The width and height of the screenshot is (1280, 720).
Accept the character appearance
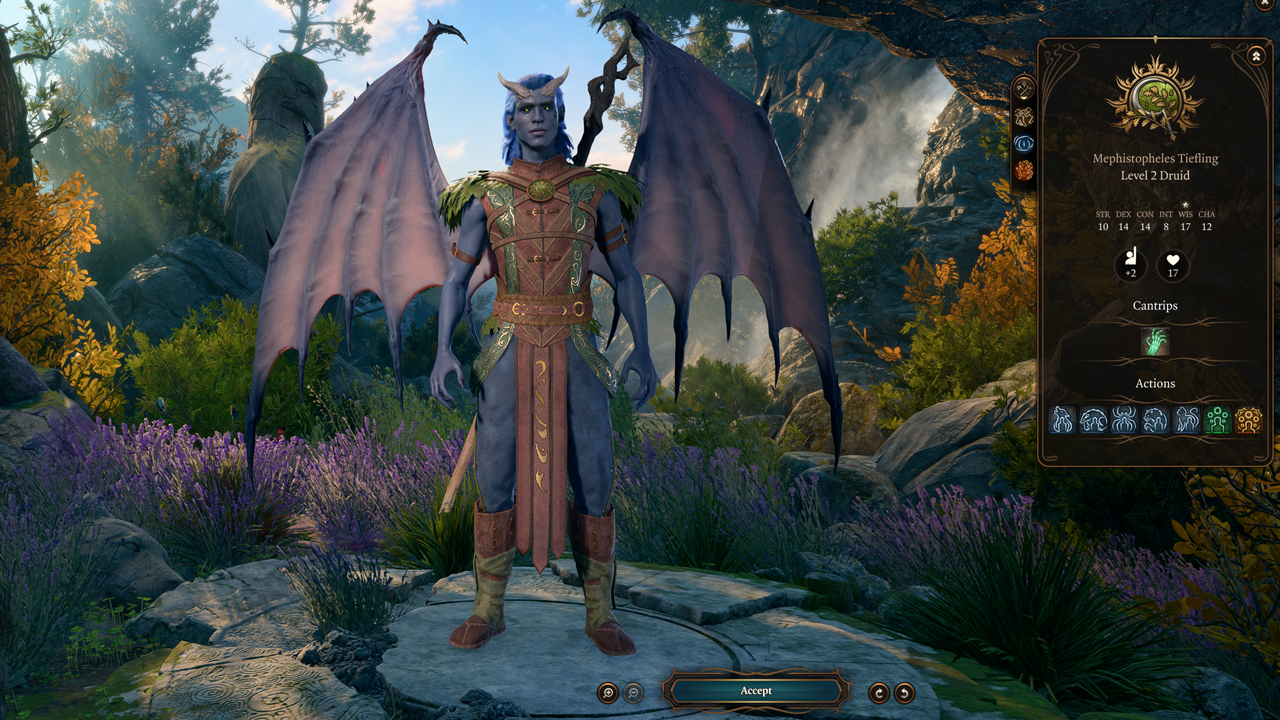(x=756, y=691)
